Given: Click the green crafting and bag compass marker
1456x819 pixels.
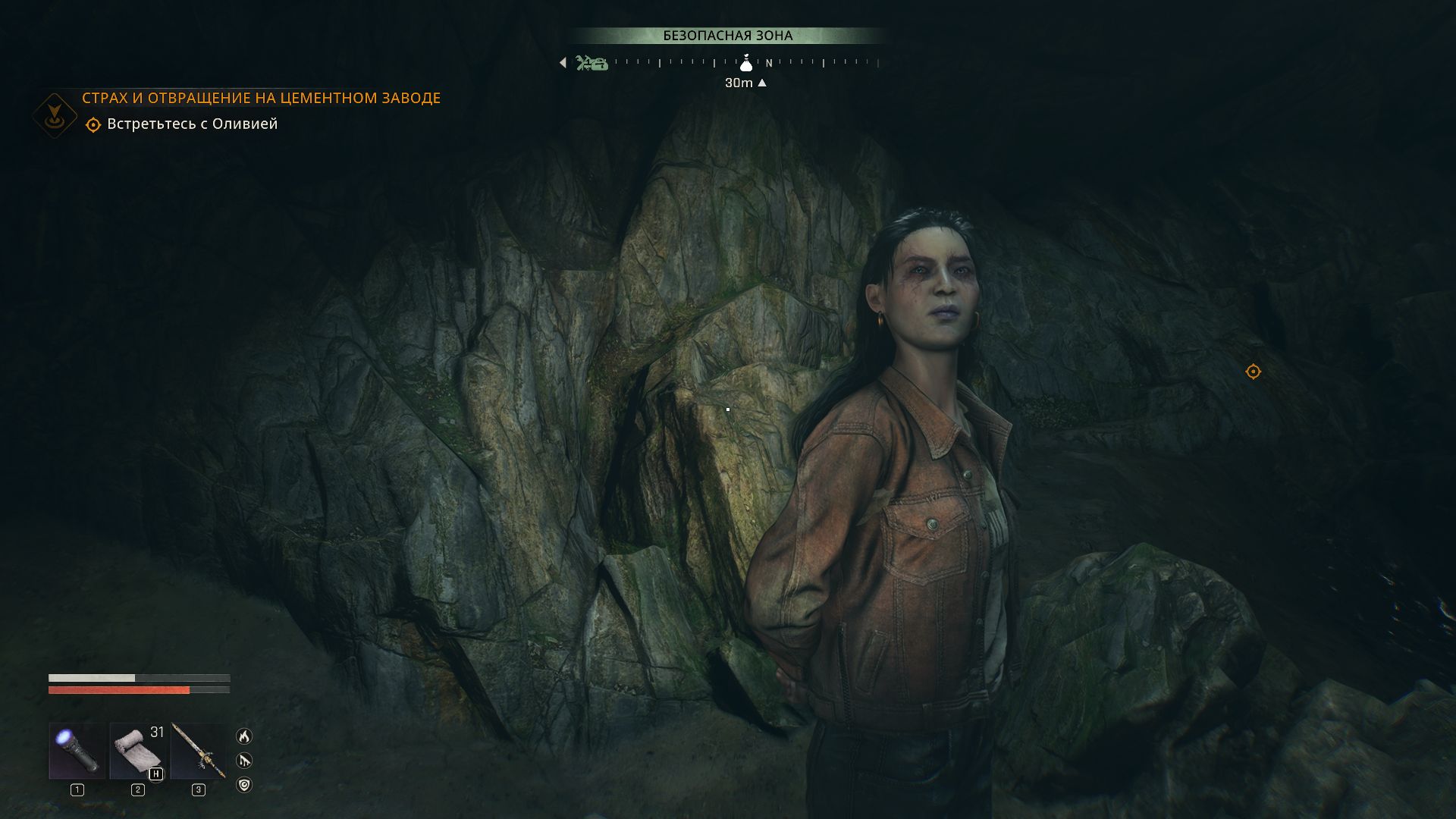Looking at the screenshot, I should [x=591, y=63].
